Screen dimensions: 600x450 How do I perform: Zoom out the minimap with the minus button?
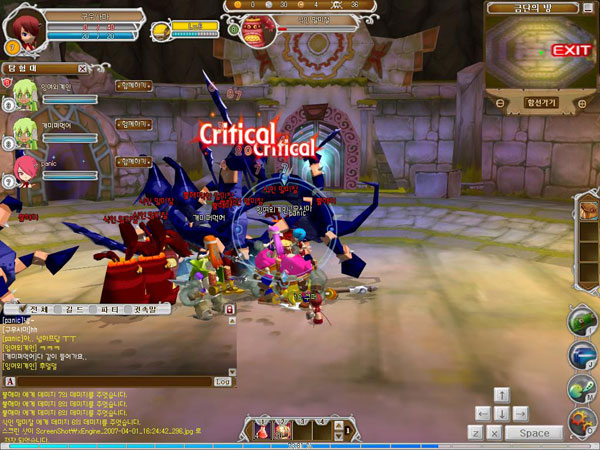pyautogui.click(x=500, y=102)
